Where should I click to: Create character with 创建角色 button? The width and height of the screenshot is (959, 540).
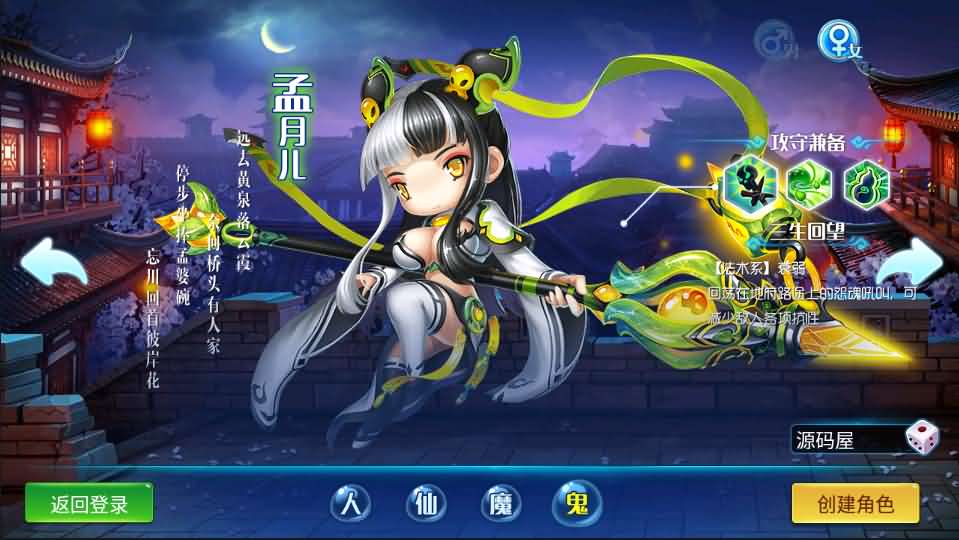click(855, 503)
